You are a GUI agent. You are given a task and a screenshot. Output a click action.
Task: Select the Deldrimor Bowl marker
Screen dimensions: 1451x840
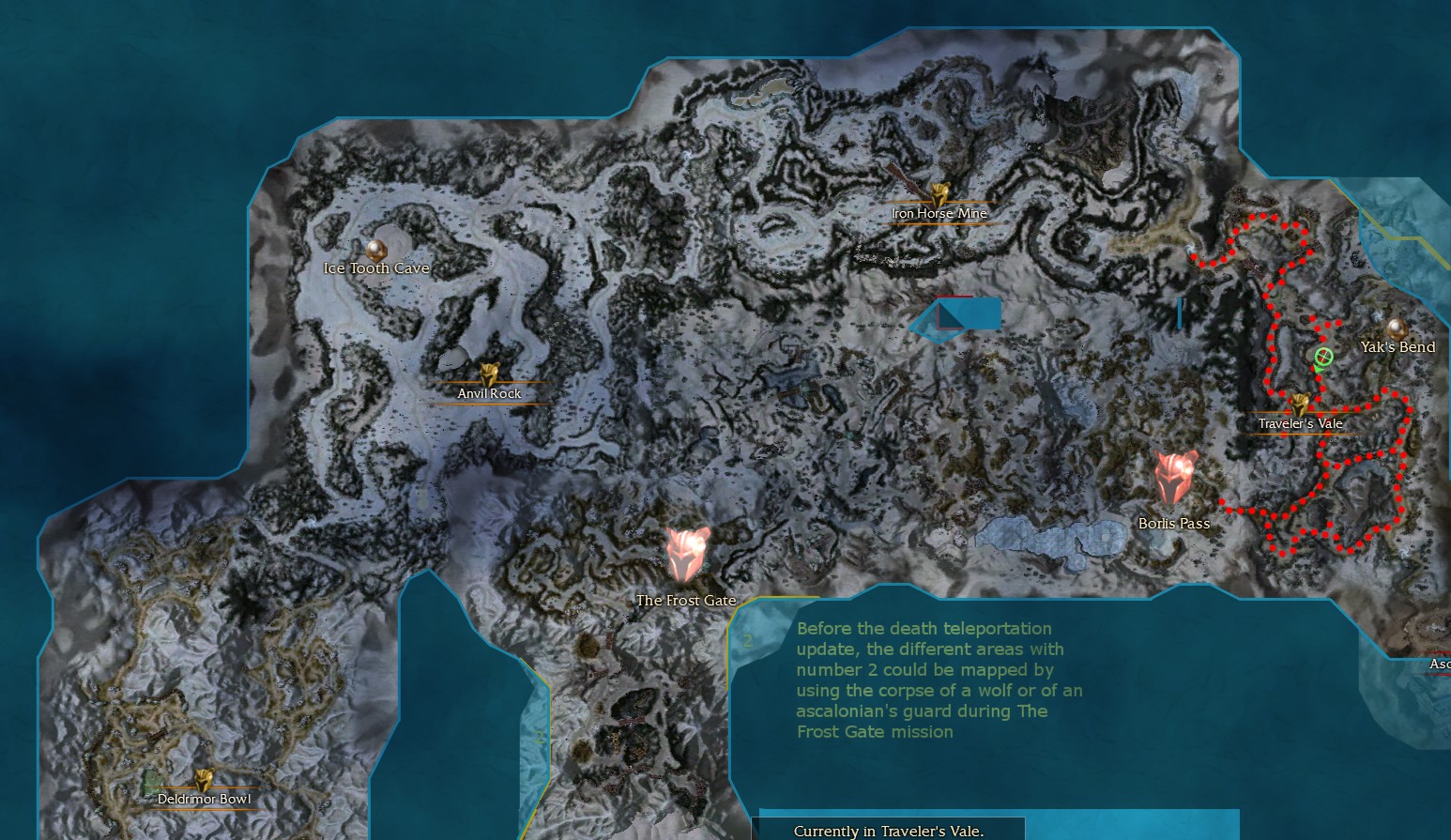click(204, 781)
